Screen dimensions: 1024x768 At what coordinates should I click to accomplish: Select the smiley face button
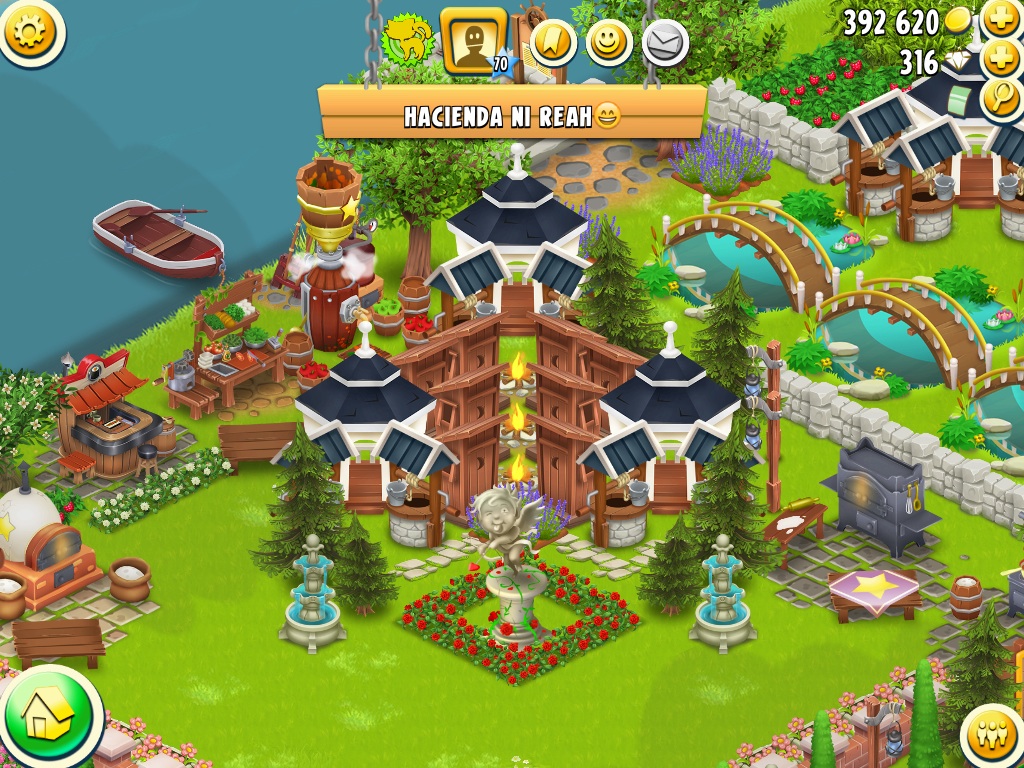coord(609,42)
